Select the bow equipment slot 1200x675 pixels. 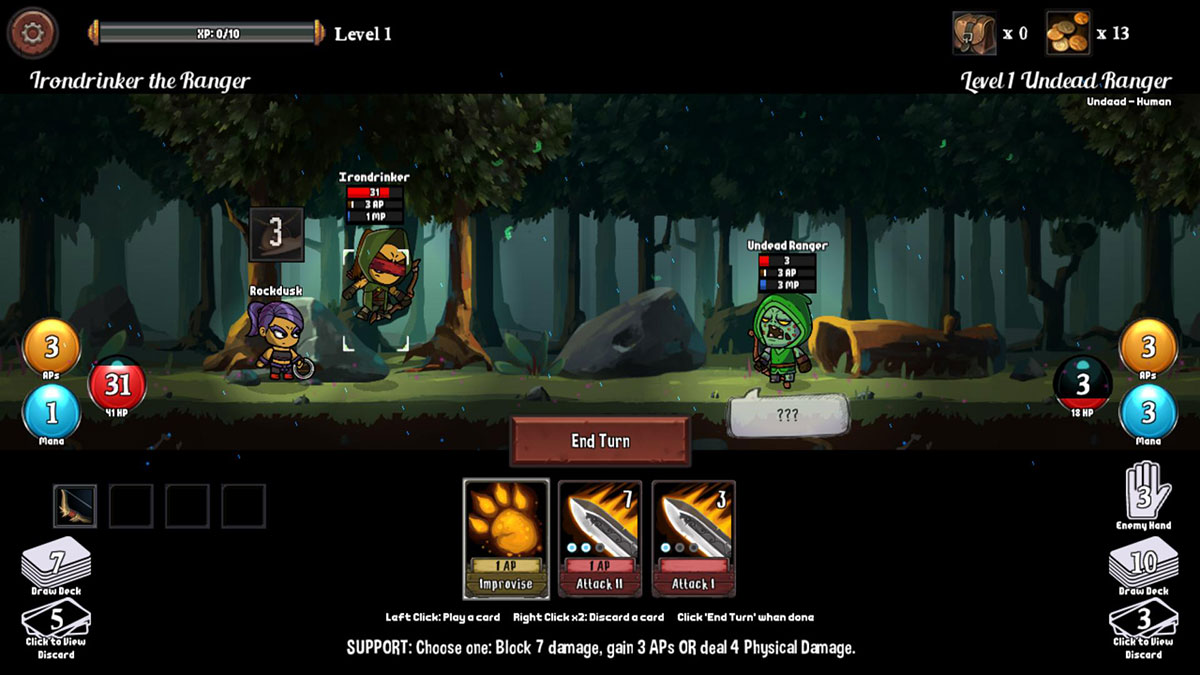75,505
